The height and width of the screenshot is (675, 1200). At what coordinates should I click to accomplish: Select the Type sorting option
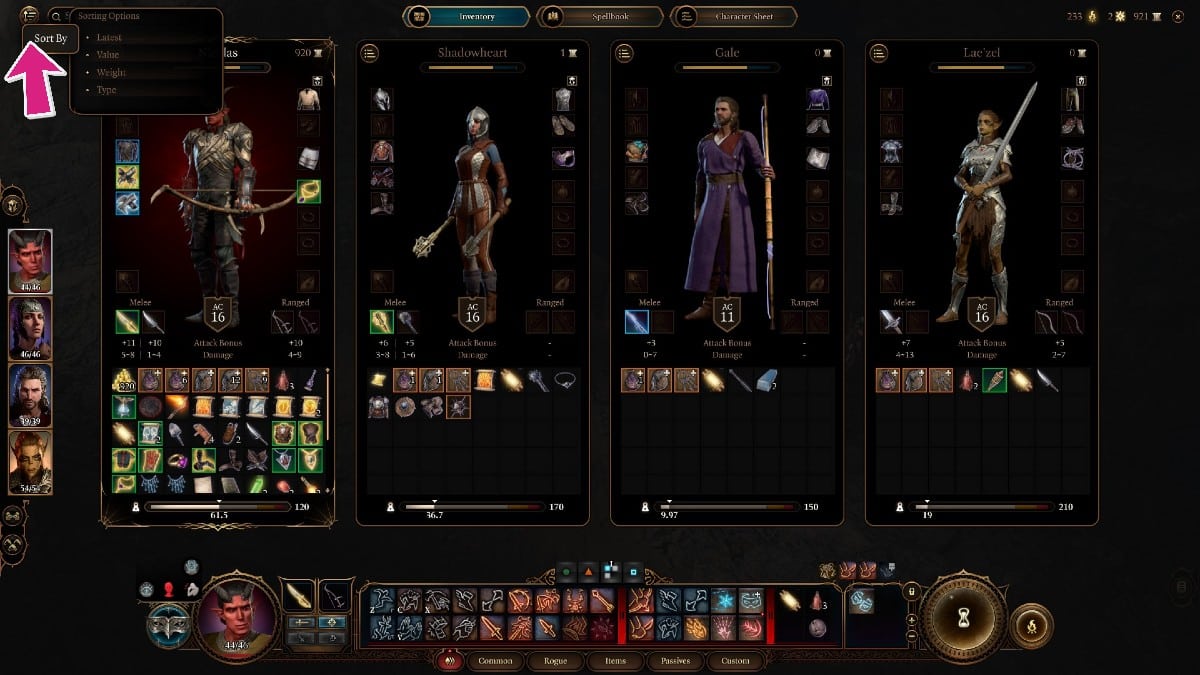tap(106, 90)
